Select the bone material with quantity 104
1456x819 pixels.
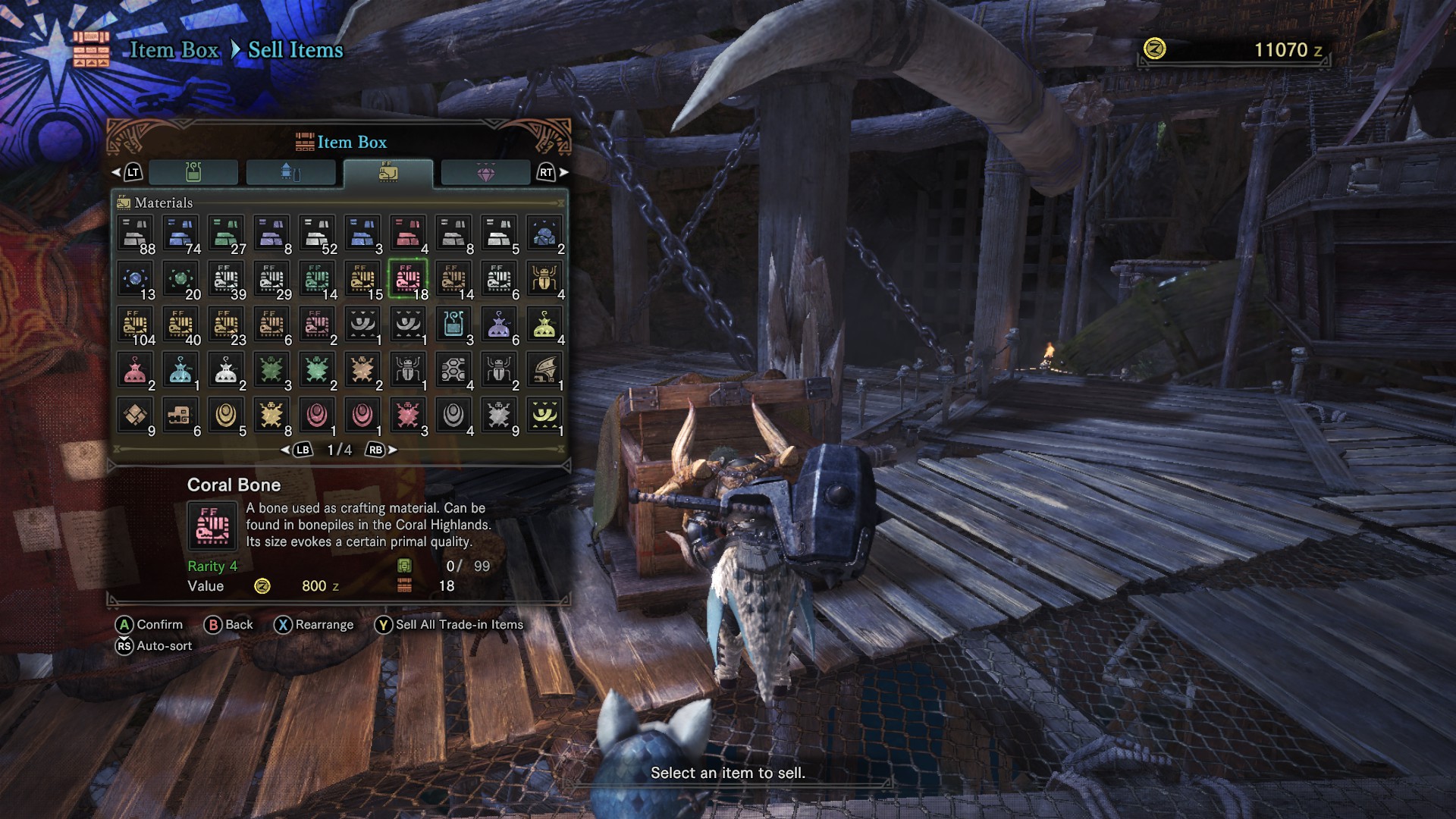point(135,325)
